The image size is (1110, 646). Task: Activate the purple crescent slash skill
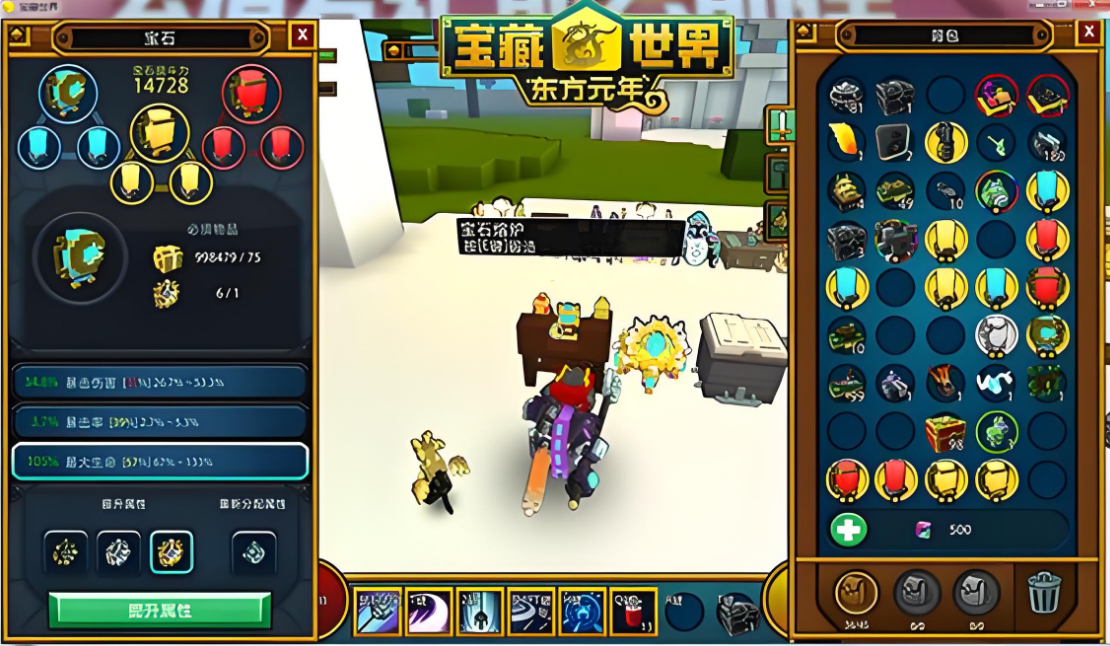click(430, 611)
